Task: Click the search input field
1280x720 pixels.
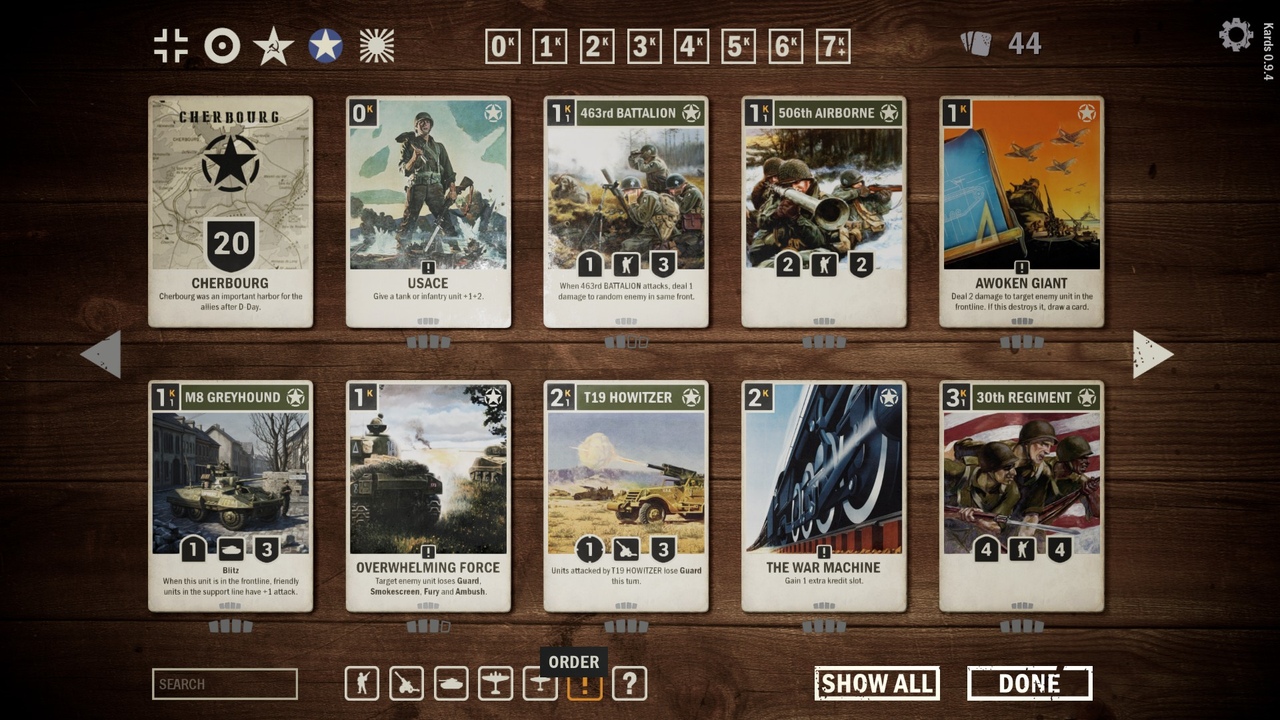Action: [x=225, y=684]
